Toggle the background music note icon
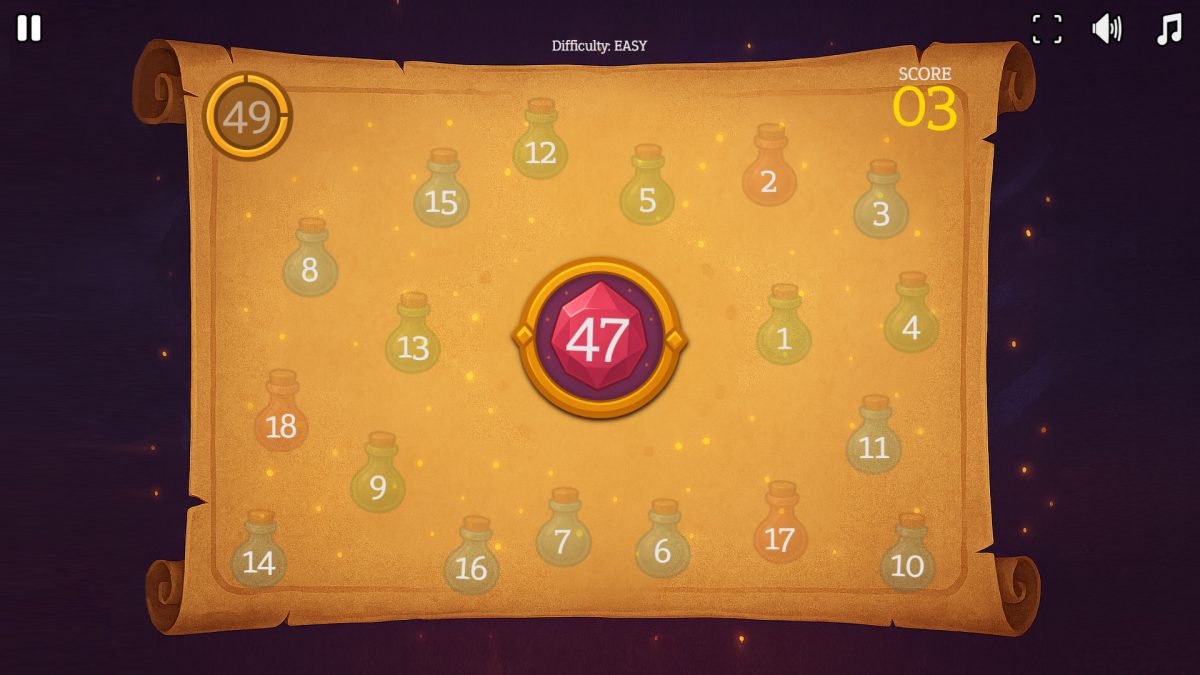Viewport: 1200px width, 675px height. tap(1168, 29)
